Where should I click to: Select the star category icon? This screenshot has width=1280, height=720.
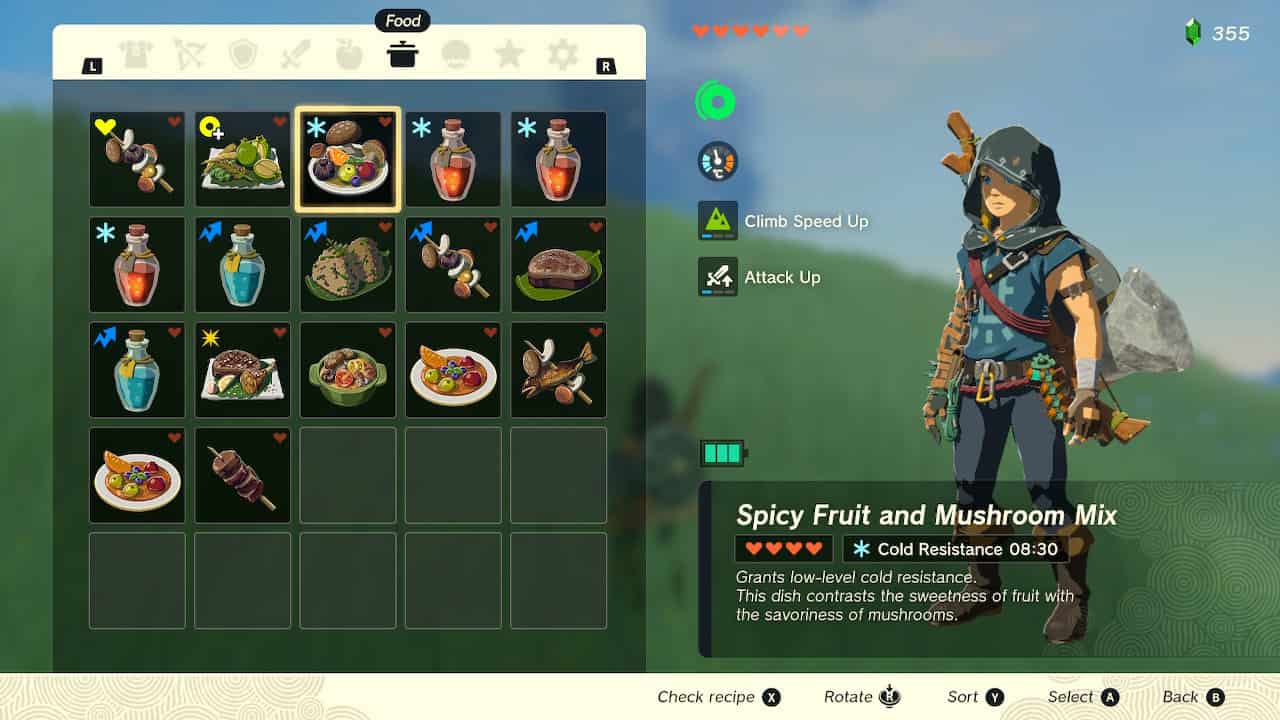click(509, 55)
